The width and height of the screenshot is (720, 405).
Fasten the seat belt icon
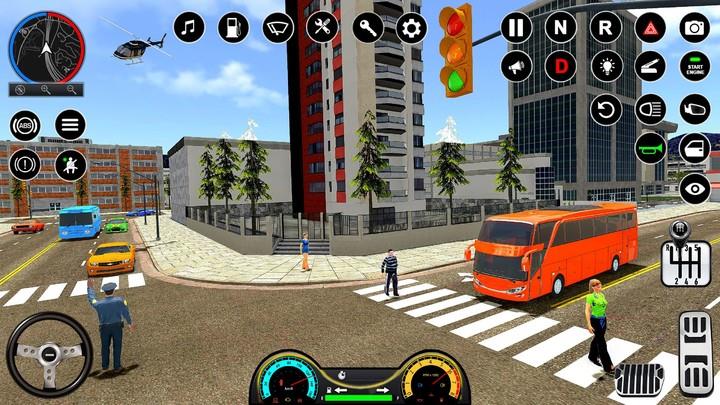click(70, 165)
